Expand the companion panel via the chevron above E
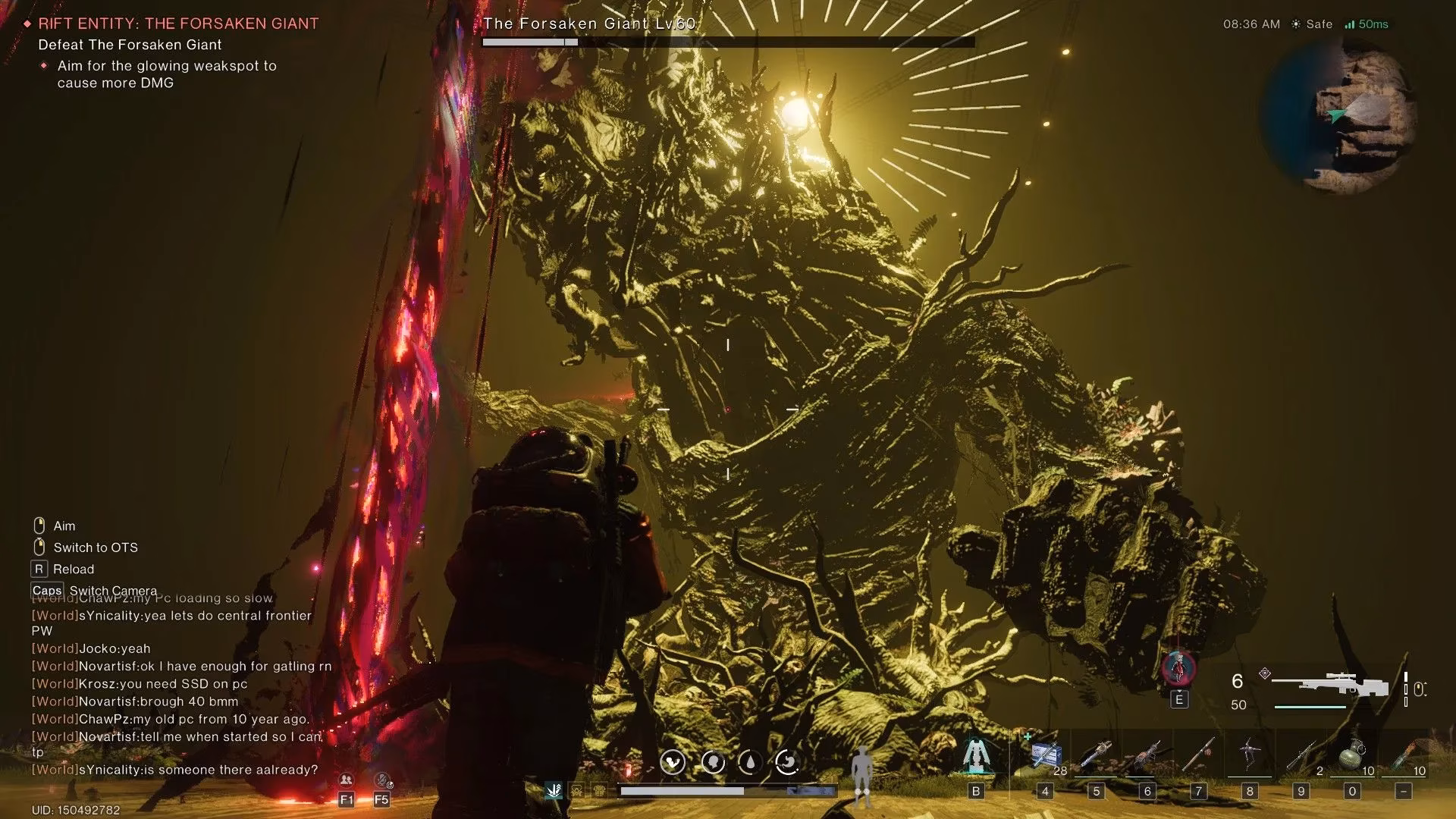The height and width of the screenshot is (819, 1456). [x=1179, y=692]
